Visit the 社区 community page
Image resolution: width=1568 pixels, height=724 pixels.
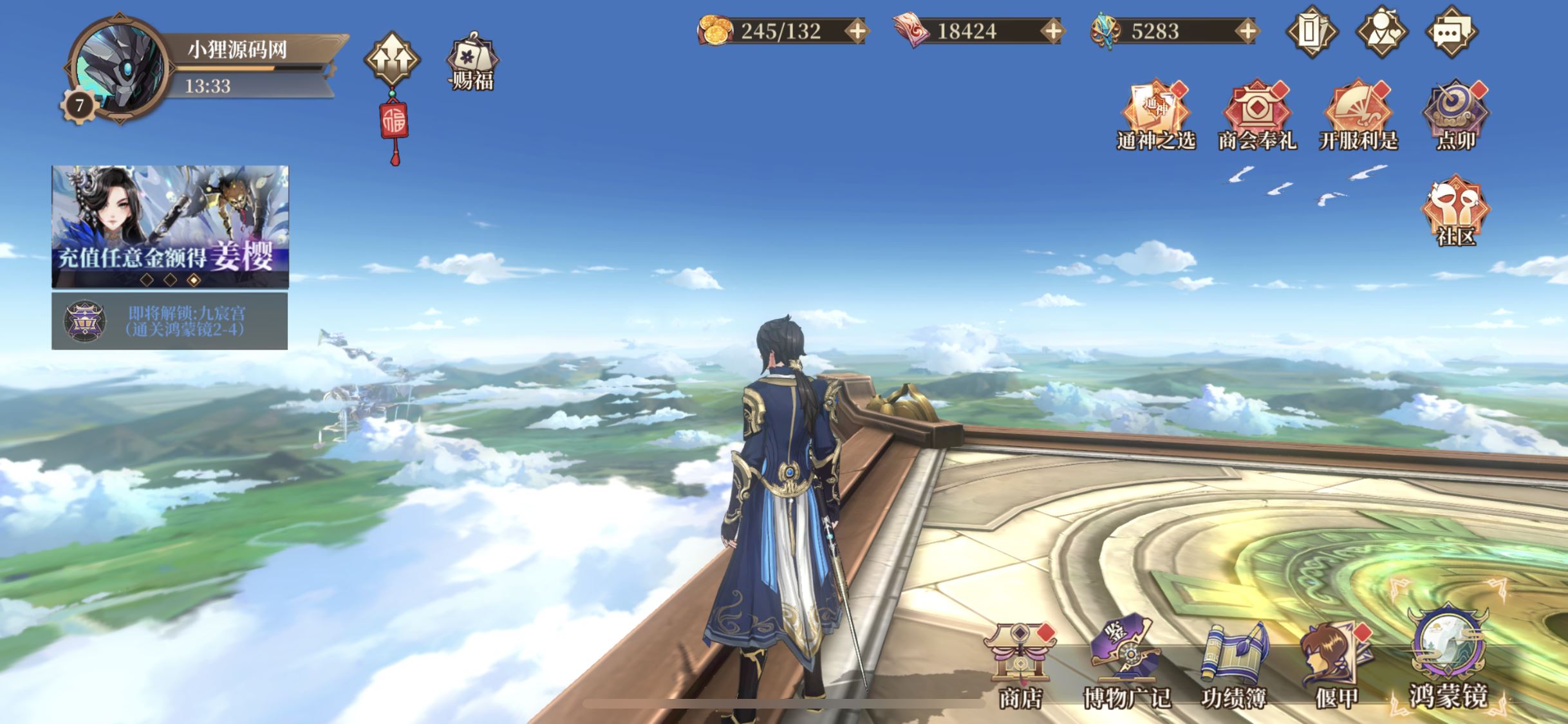coord(1455,211)
